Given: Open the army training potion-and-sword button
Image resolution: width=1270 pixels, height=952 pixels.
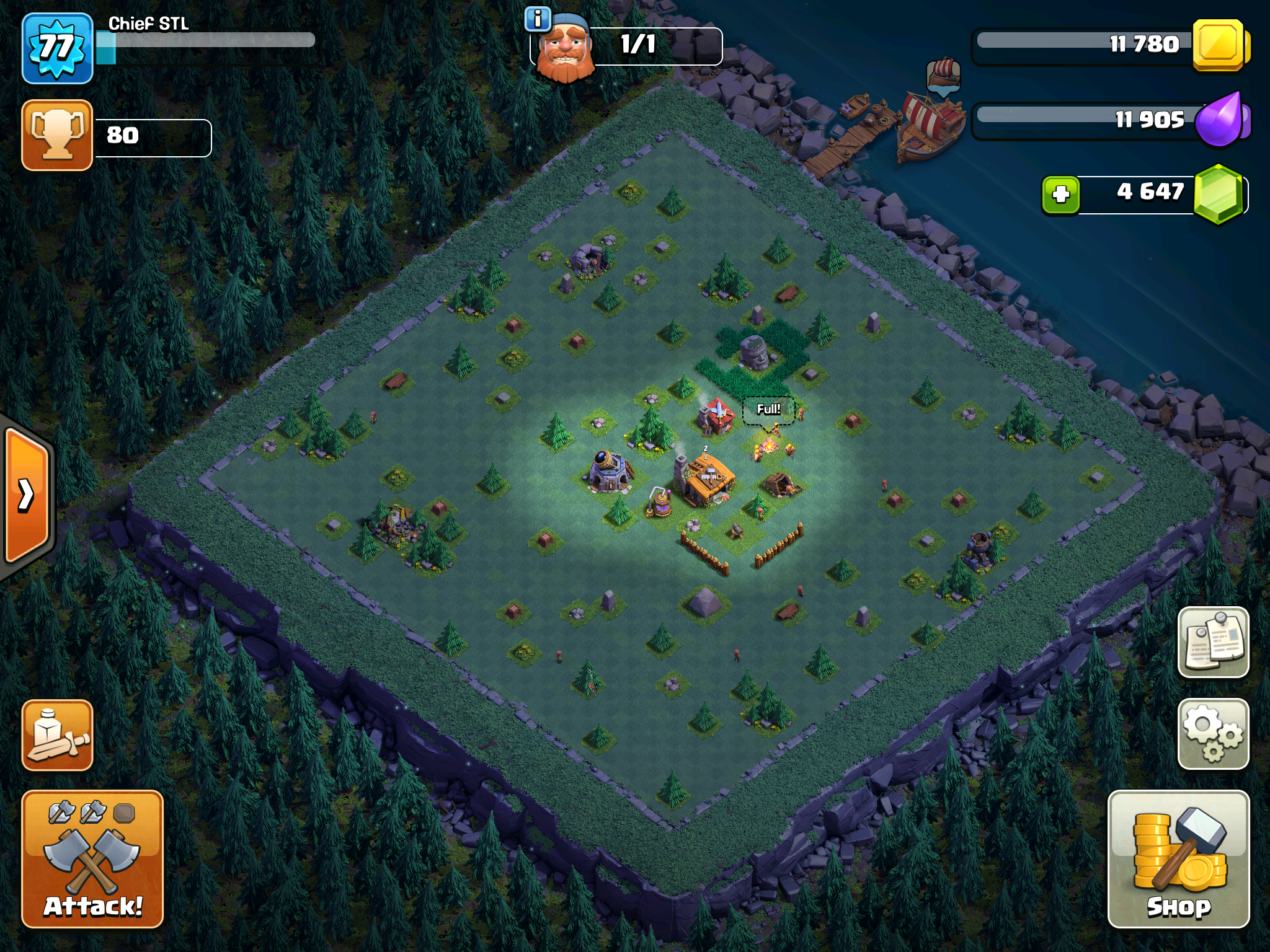Looking at the screenshot, I should pos(58,735).
